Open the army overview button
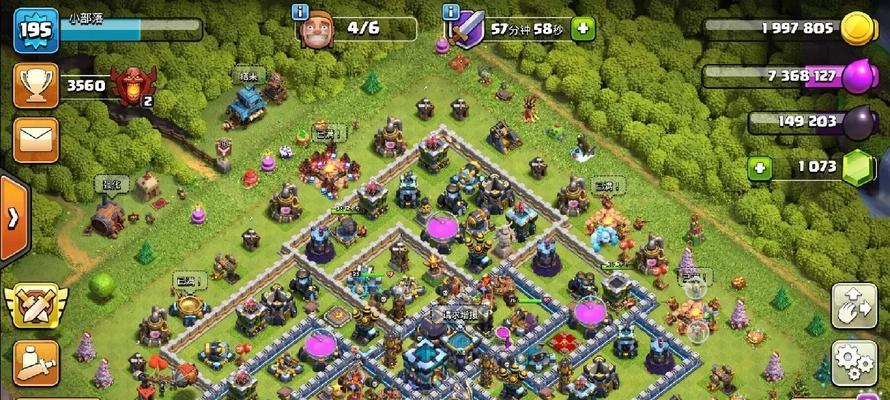 (x=36, y=362)
